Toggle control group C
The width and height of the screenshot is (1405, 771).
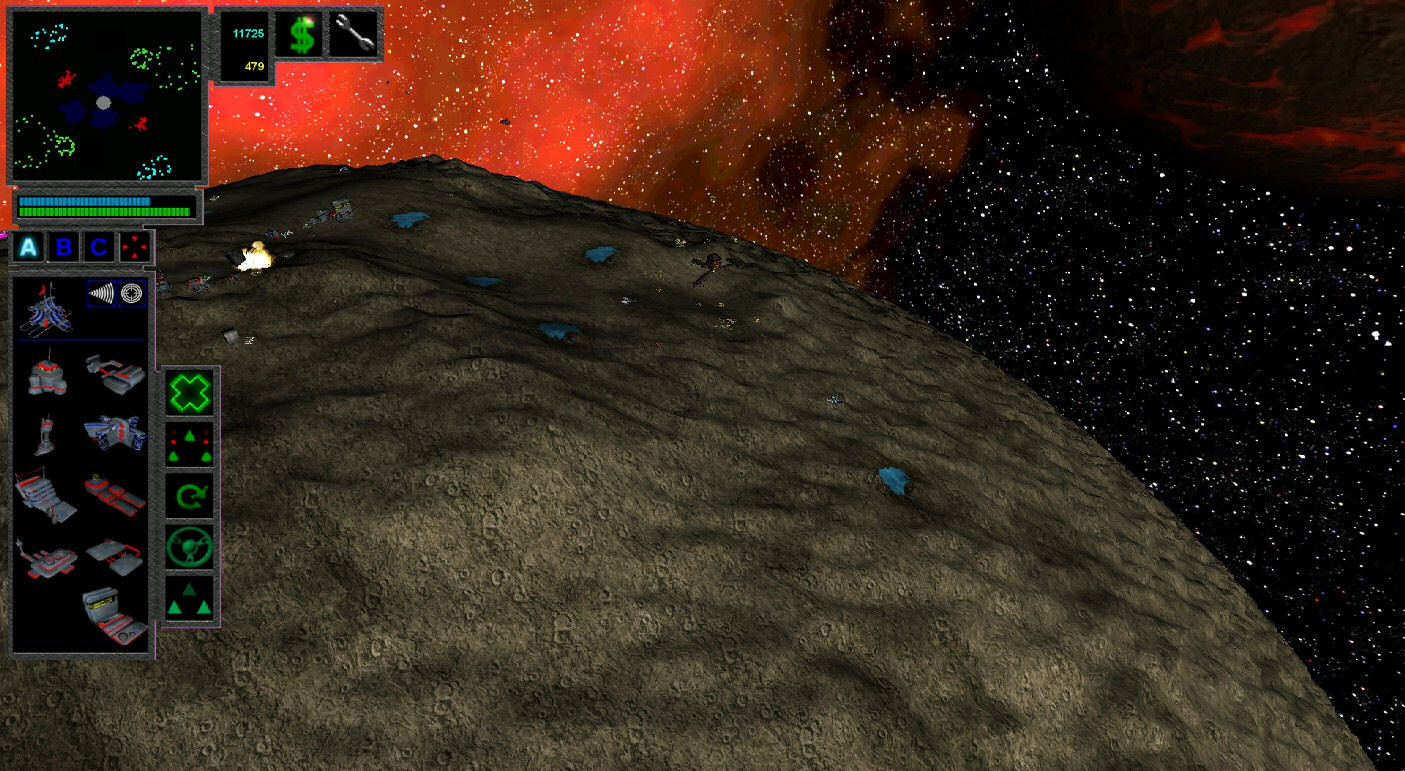point(97,246)
